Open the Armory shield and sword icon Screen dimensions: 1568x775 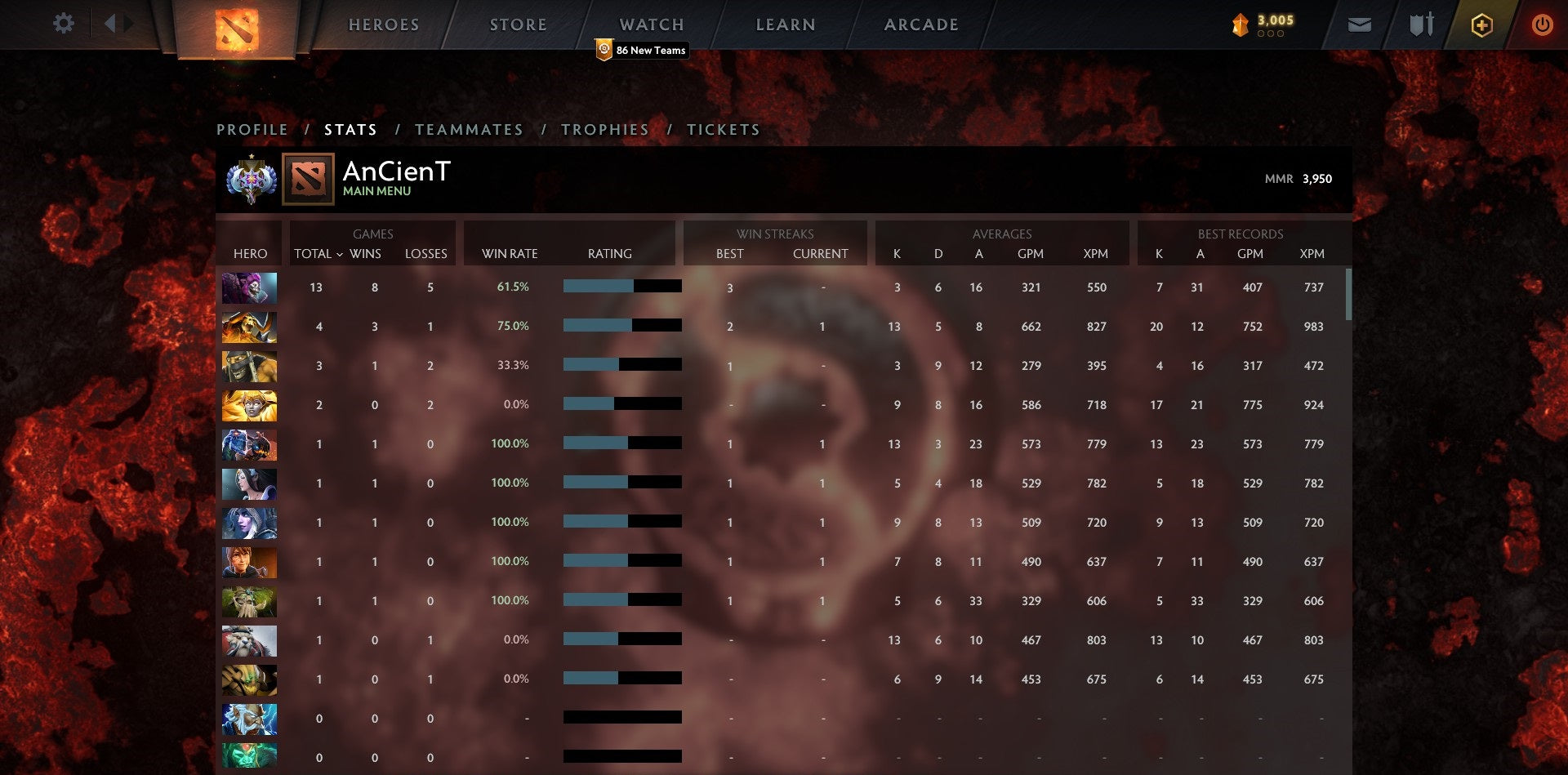tap(1419, 24)
